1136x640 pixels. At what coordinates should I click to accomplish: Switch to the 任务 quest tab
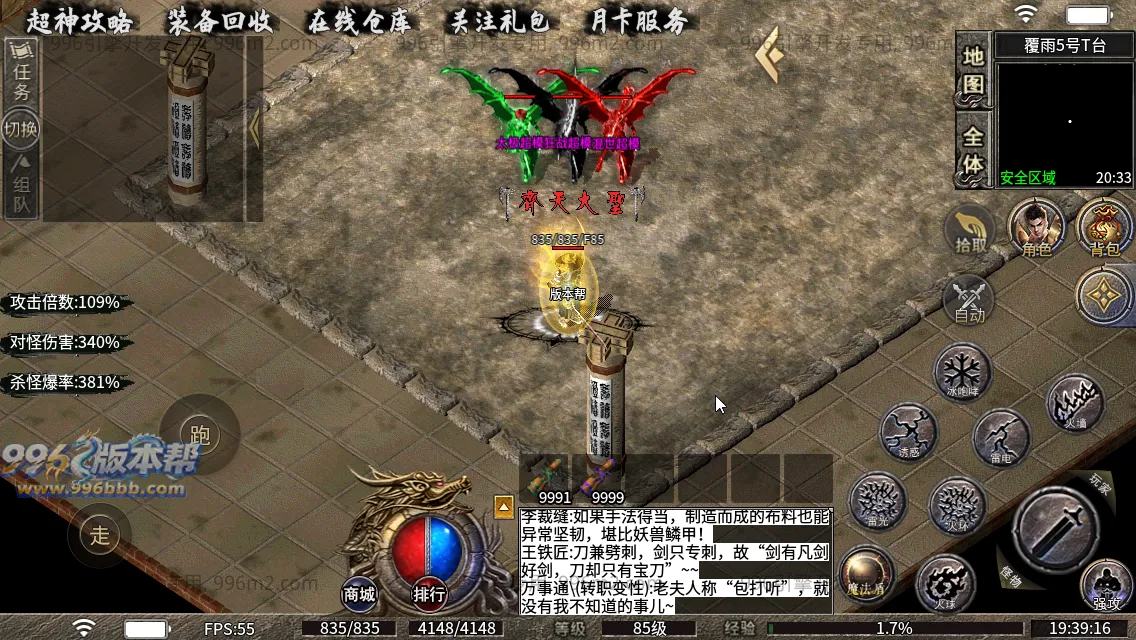(x=21, y=78)
